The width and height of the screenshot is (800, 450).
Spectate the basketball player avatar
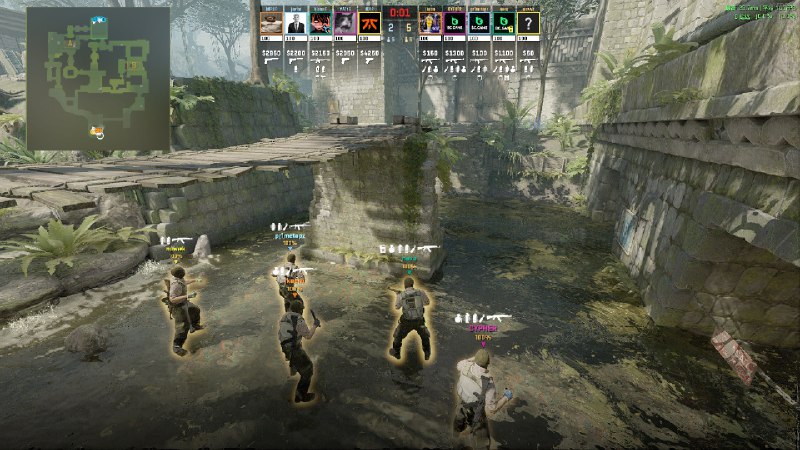(x=431, y=23)
